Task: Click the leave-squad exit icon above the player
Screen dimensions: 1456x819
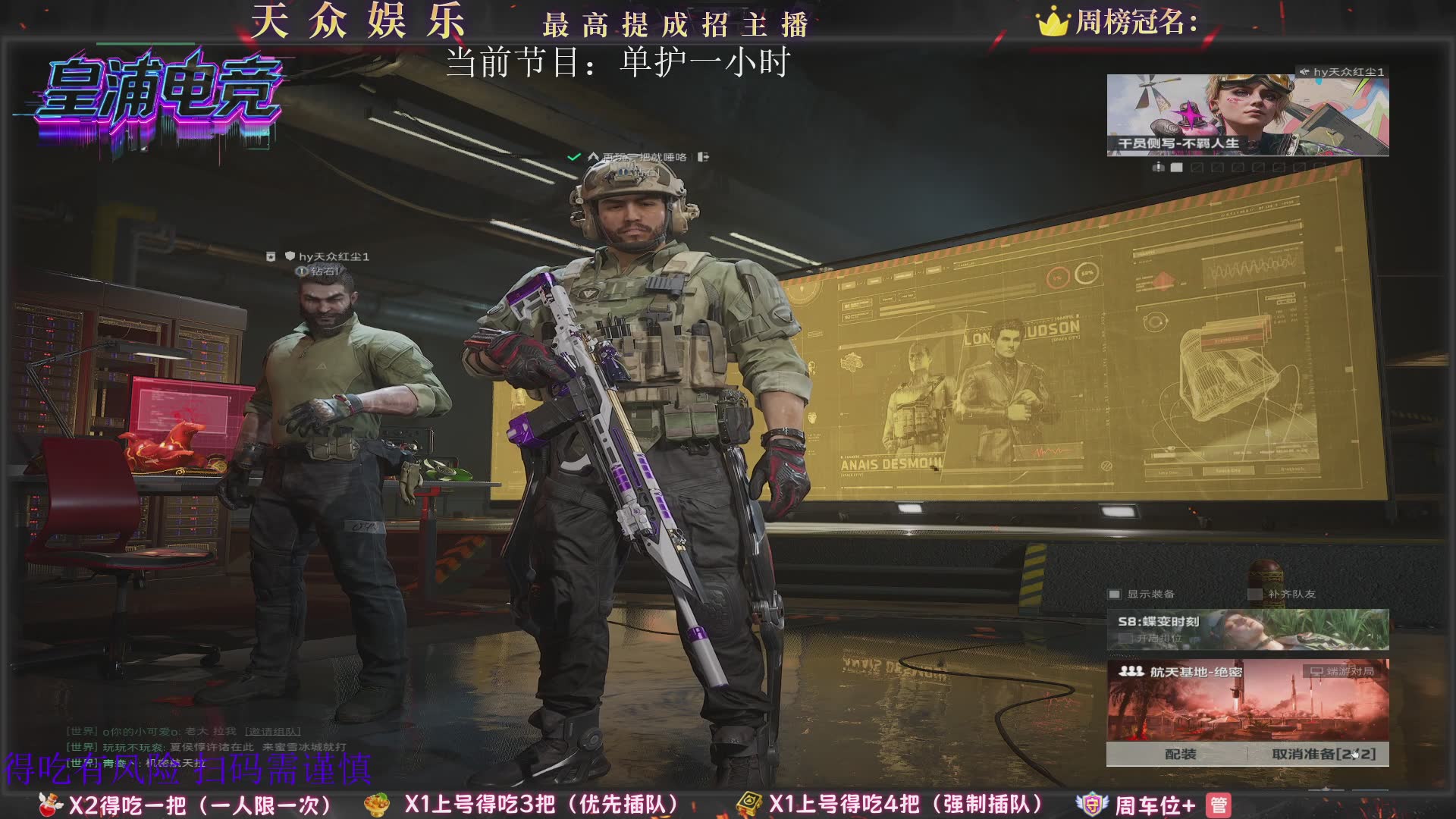Action: point(703,157)
